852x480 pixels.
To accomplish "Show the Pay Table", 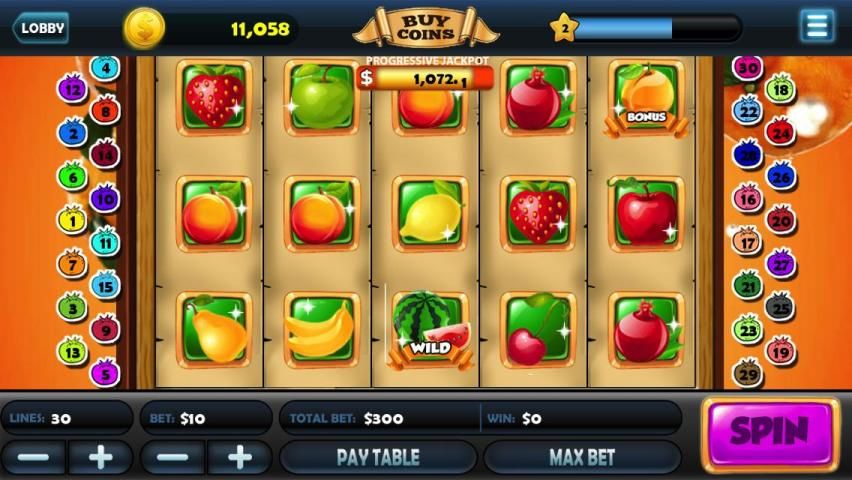I will pos(377,458).
